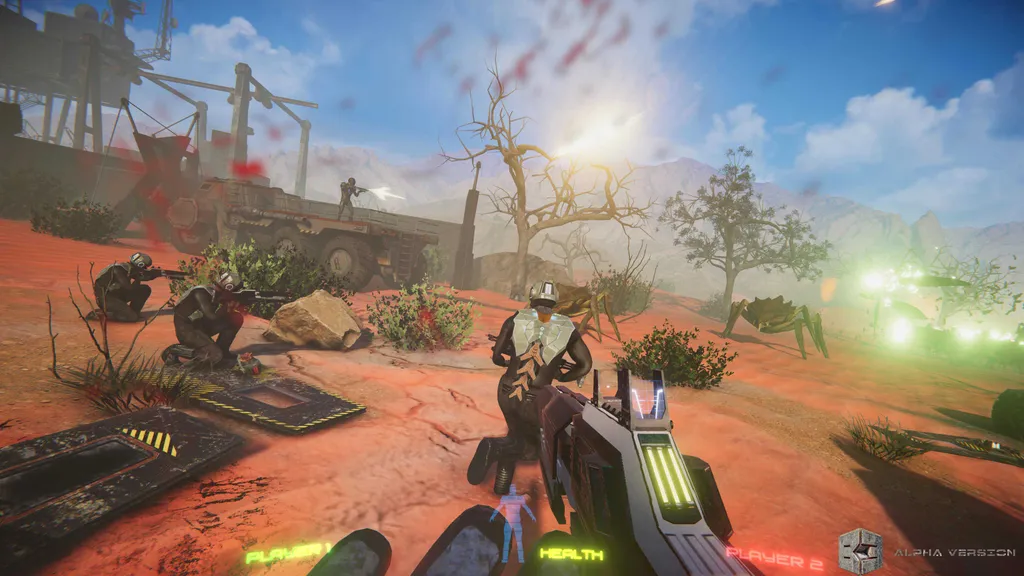Click the blue body silhouette health icon
Image resolution: width=1024 pixels, height=576 pixels.
(x=515, y=522)
